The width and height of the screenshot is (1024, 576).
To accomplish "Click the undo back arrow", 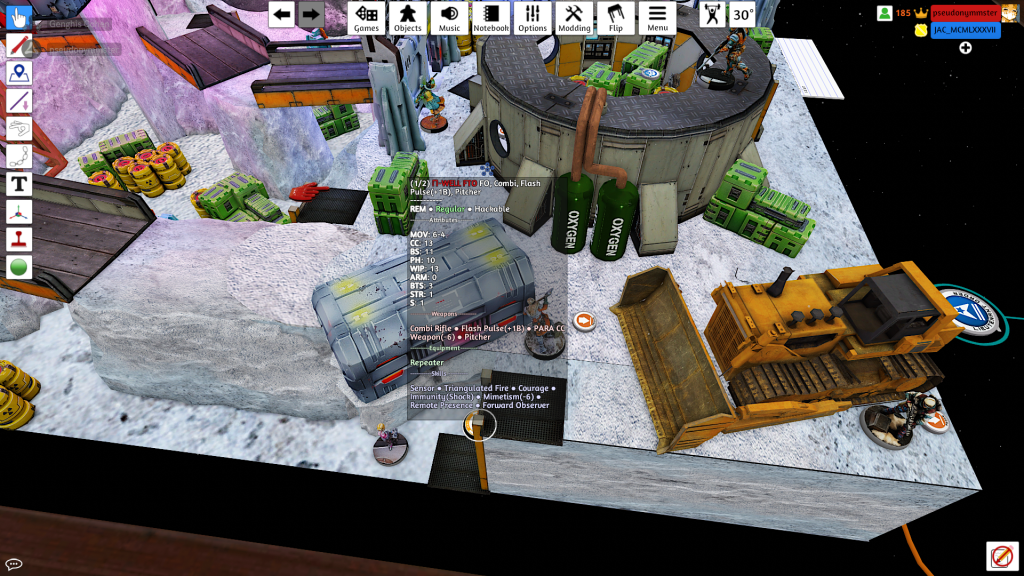I will coord(282,14).
